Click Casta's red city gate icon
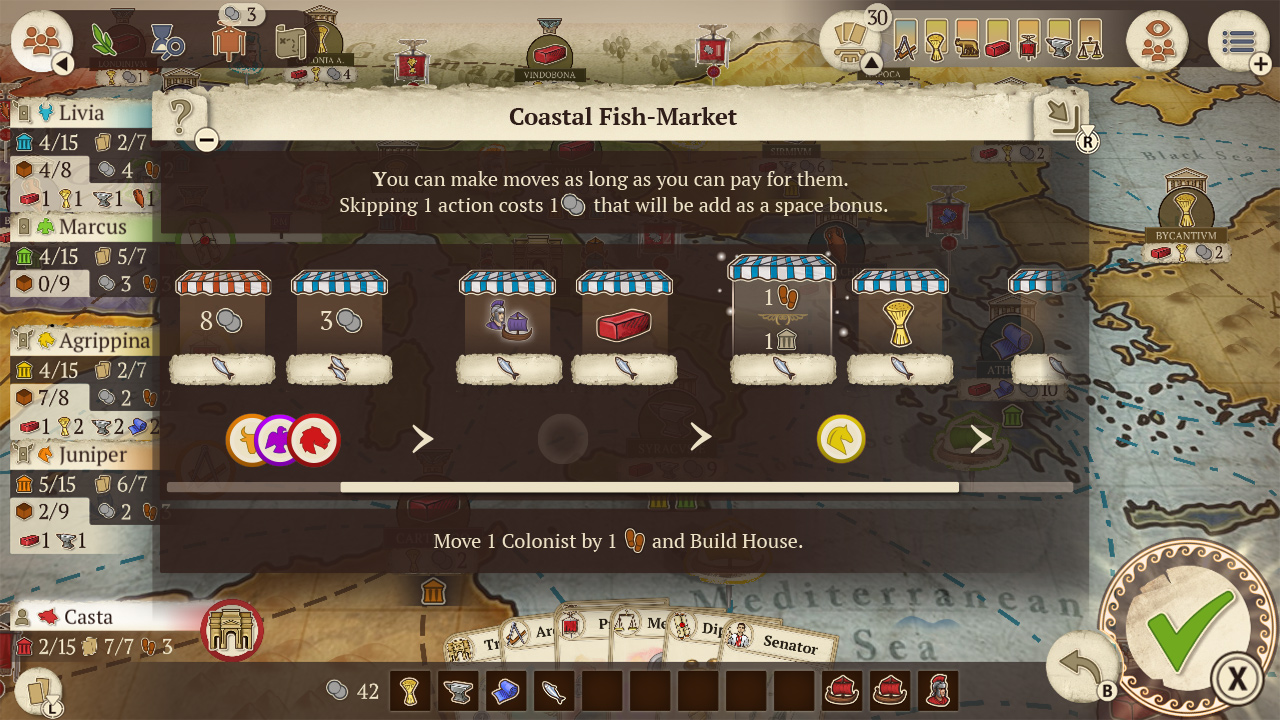 (232, 631)
